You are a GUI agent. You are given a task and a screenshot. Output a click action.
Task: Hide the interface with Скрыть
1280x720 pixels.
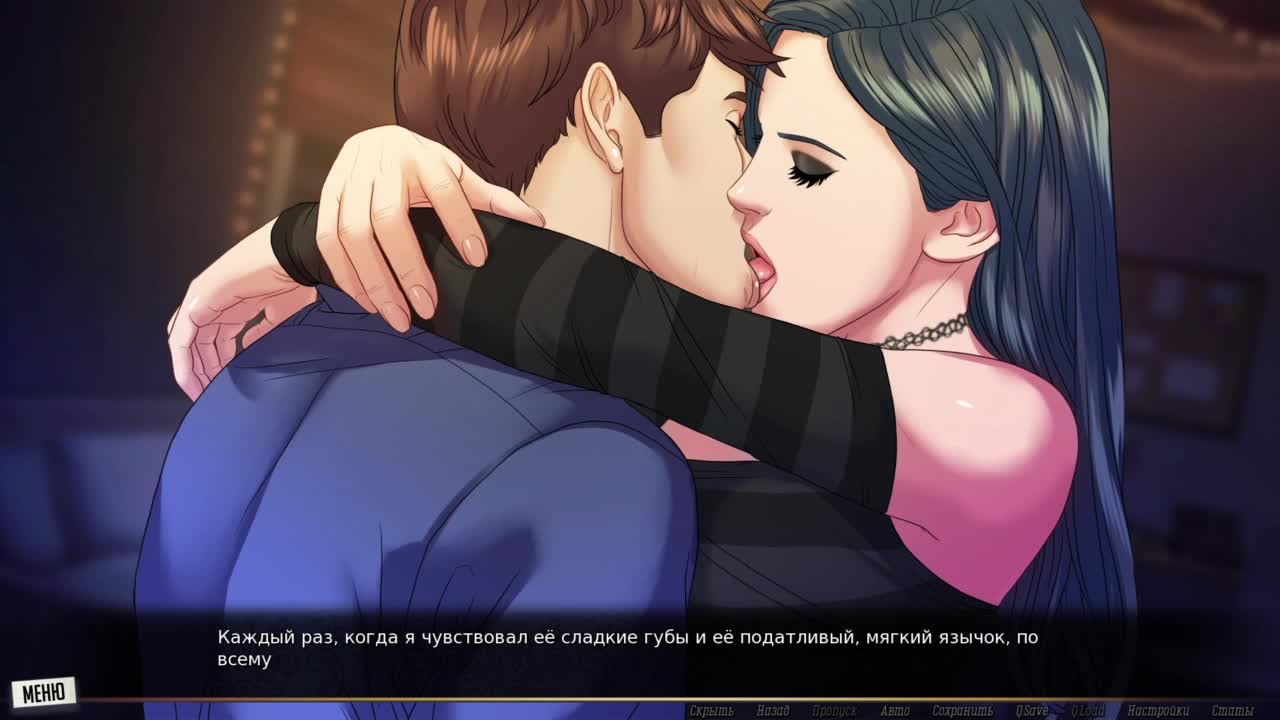[711, 711]
